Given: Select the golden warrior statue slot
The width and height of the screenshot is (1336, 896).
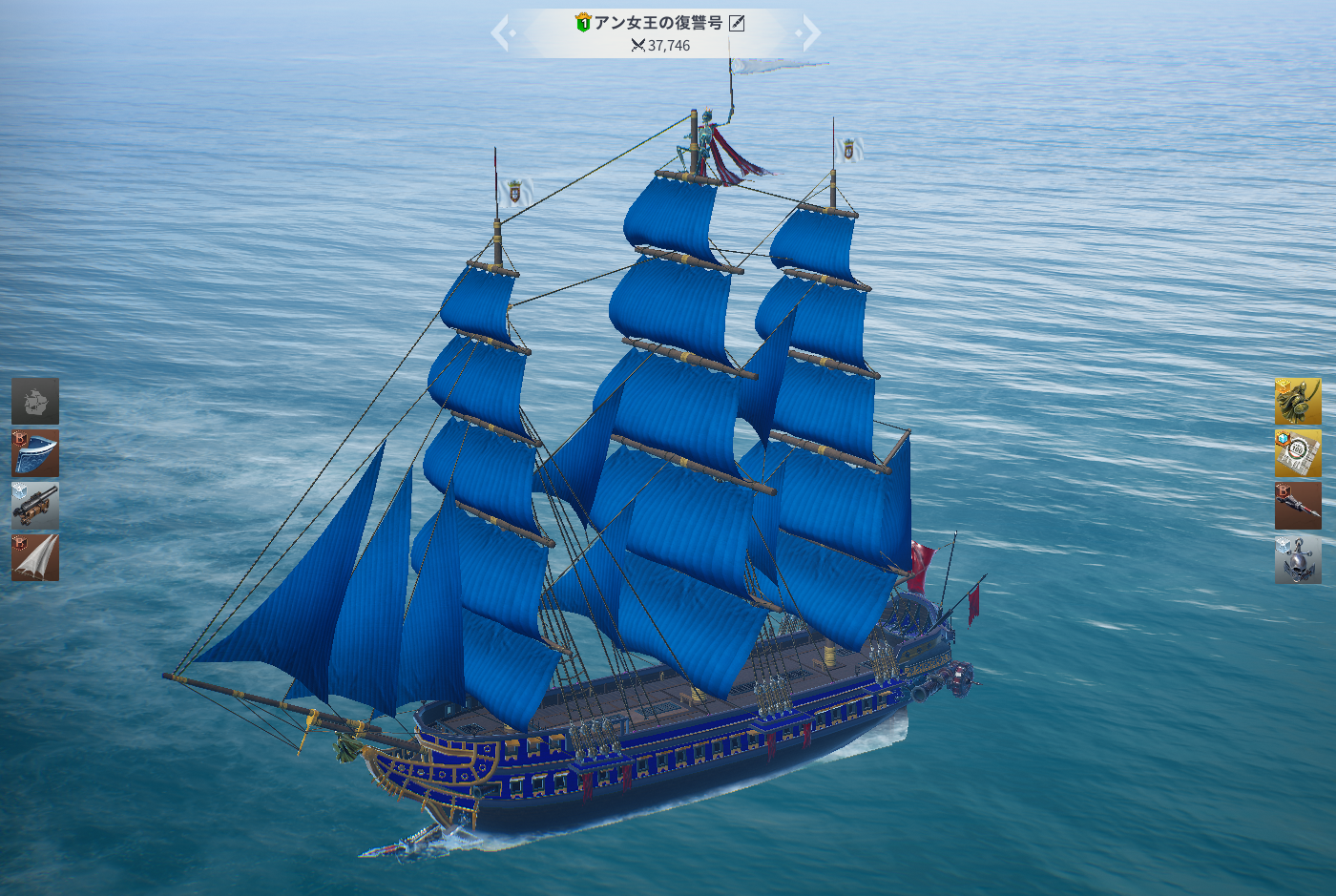Looking at the screenshot, I should click(1298, 401).
